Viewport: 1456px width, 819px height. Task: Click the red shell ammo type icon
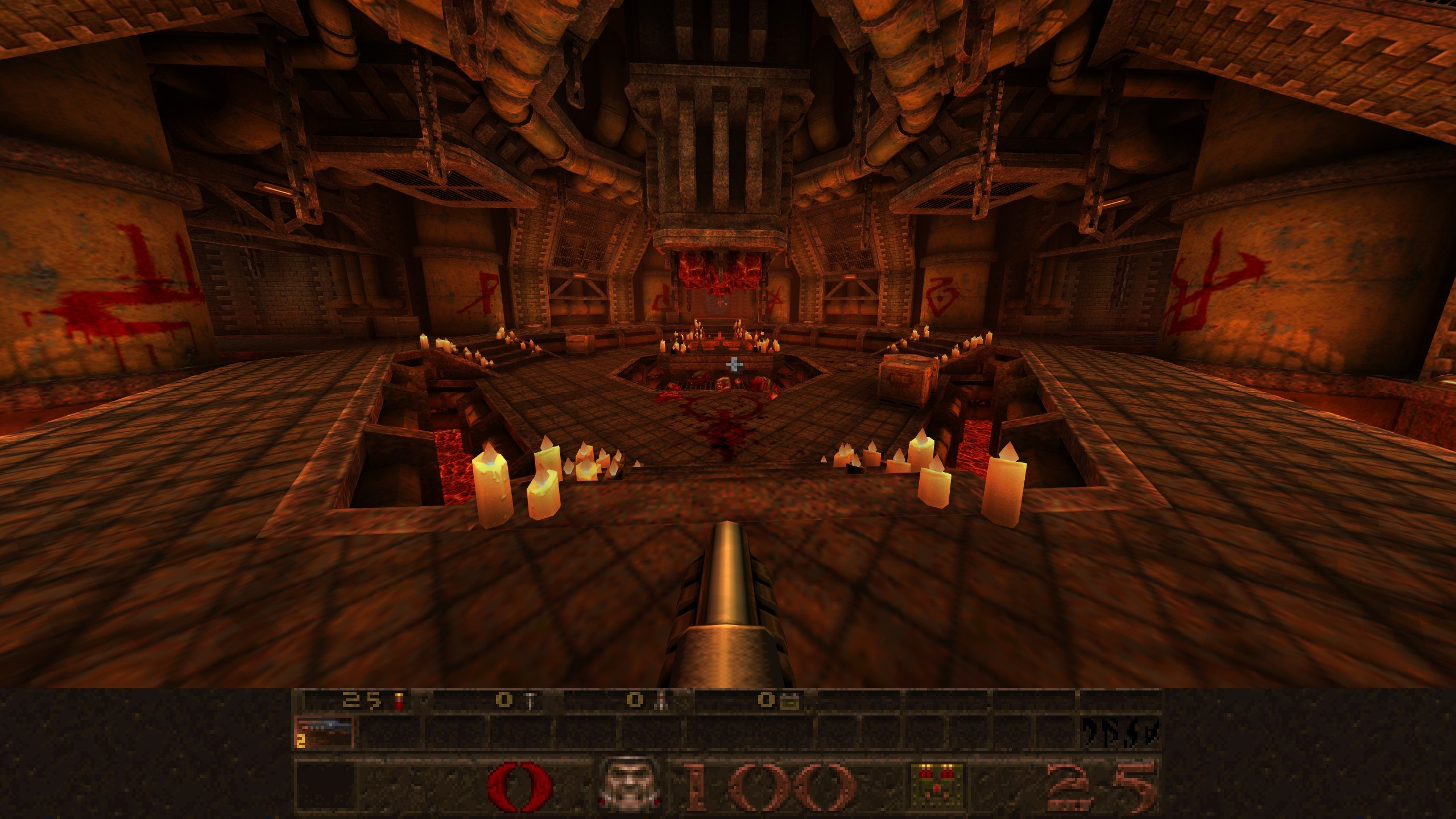(399, 701)
